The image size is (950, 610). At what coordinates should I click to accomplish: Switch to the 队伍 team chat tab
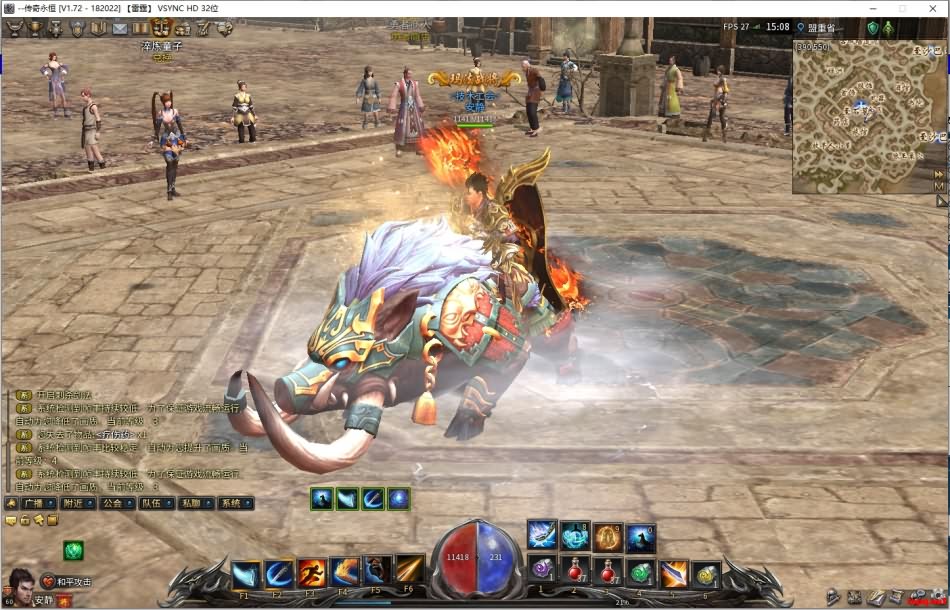[x=151, y=503]
